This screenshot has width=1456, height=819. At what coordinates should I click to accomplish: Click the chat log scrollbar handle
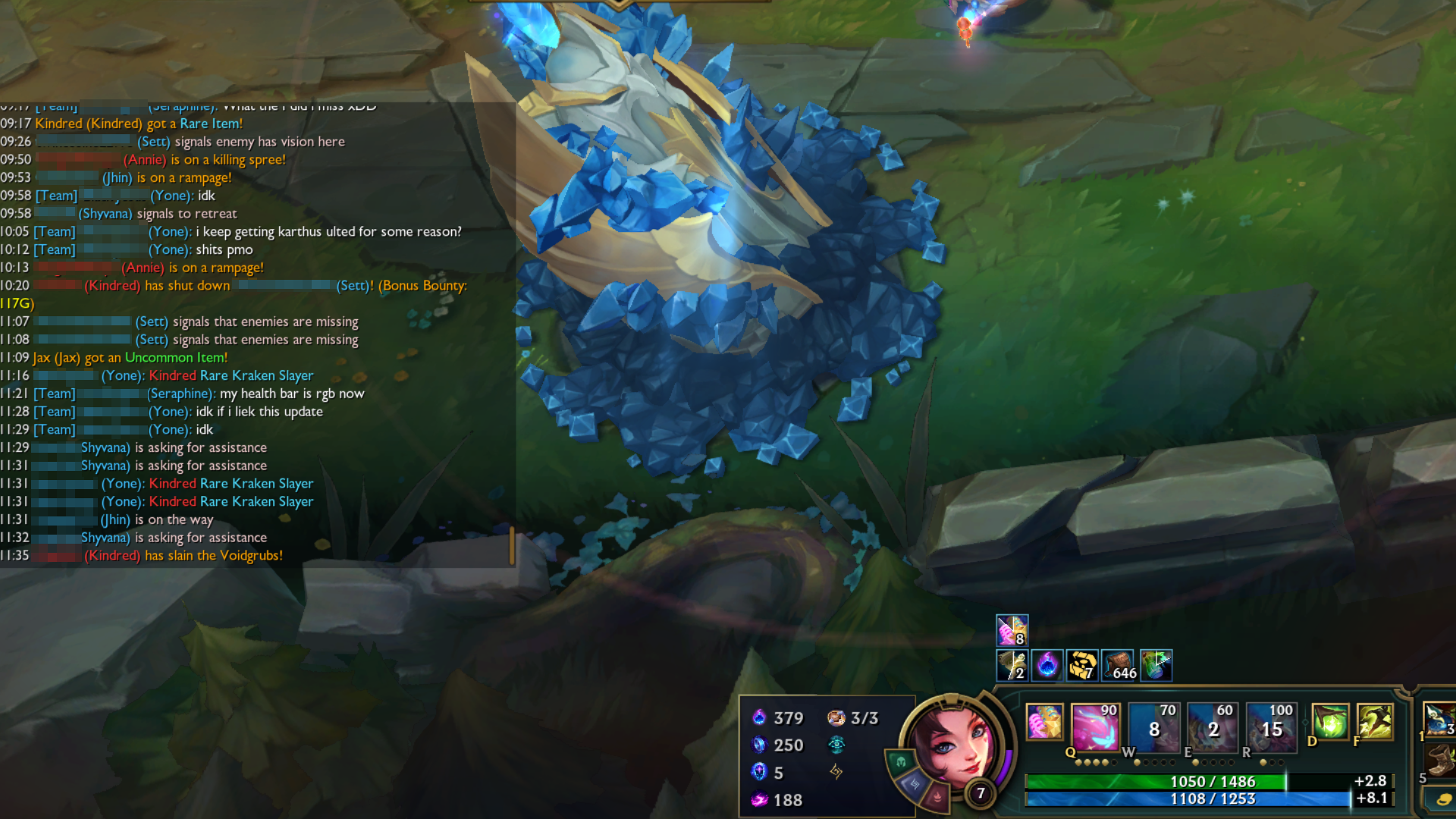coord(512,545)
